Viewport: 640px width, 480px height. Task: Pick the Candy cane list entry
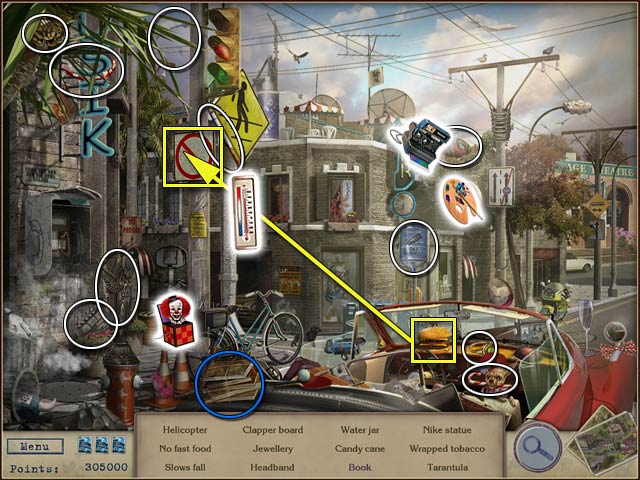pos(359,449)
